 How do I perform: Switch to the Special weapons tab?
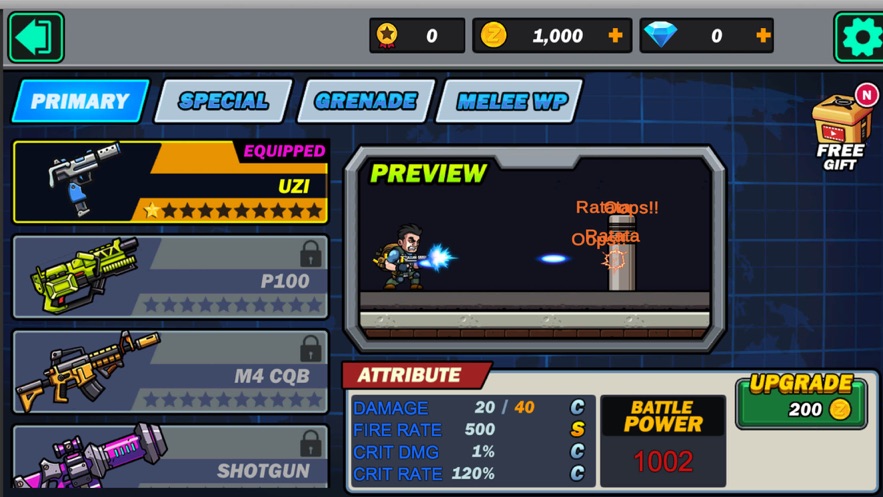pos(223,101)
